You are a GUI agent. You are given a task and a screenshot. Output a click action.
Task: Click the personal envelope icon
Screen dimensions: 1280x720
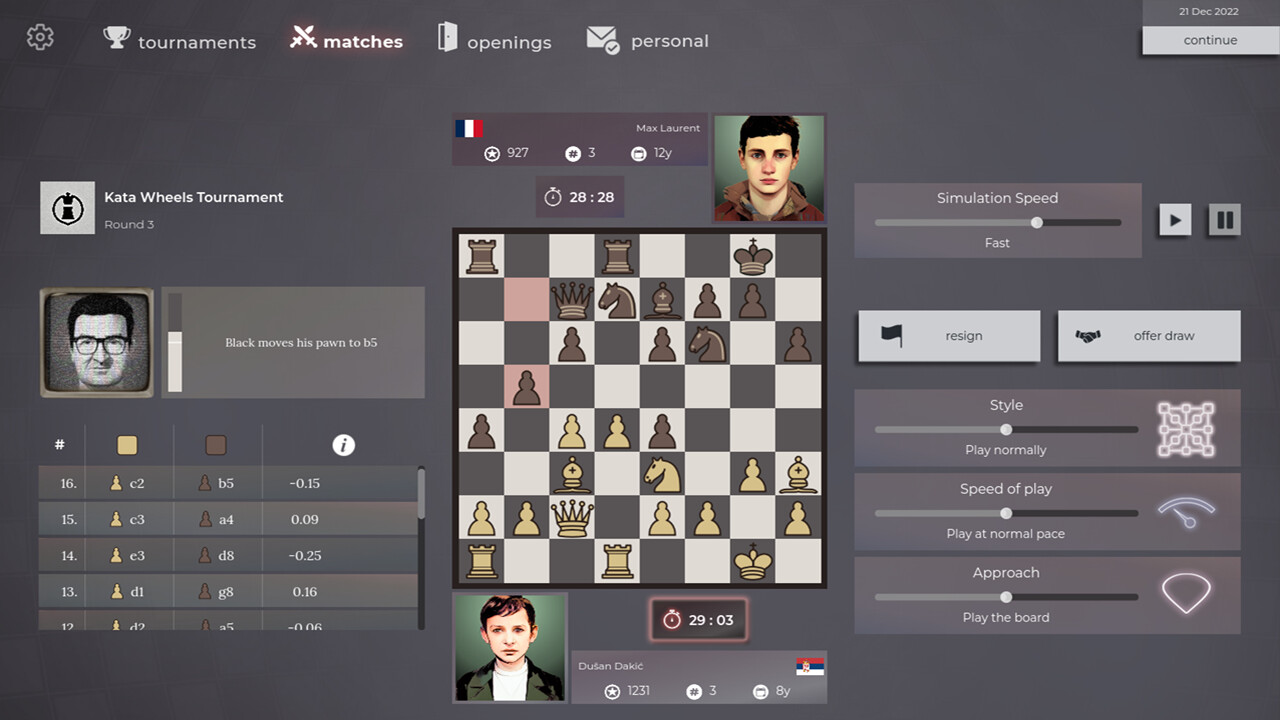point(601,40)
